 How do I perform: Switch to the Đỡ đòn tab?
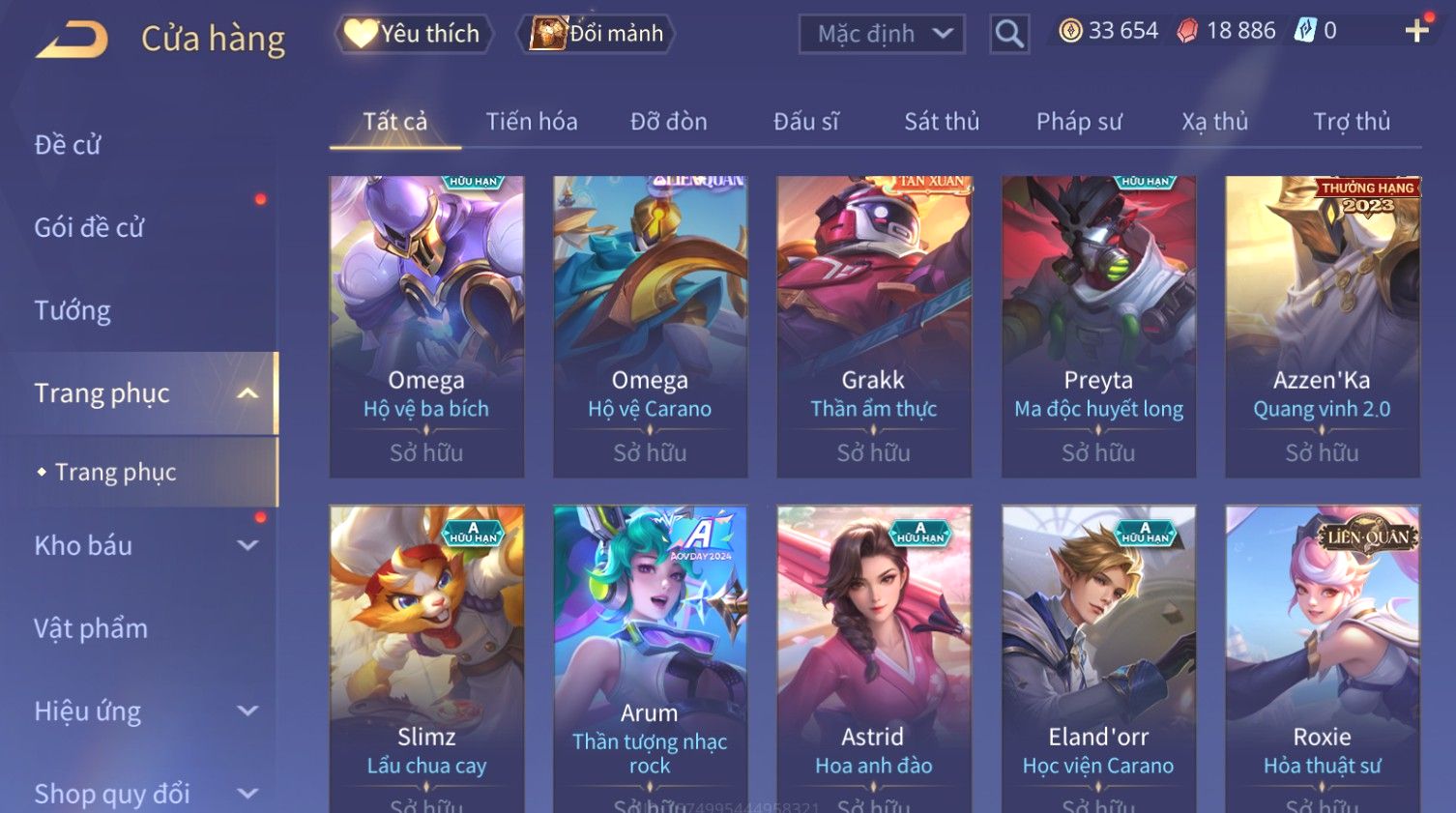pos(669,122)
